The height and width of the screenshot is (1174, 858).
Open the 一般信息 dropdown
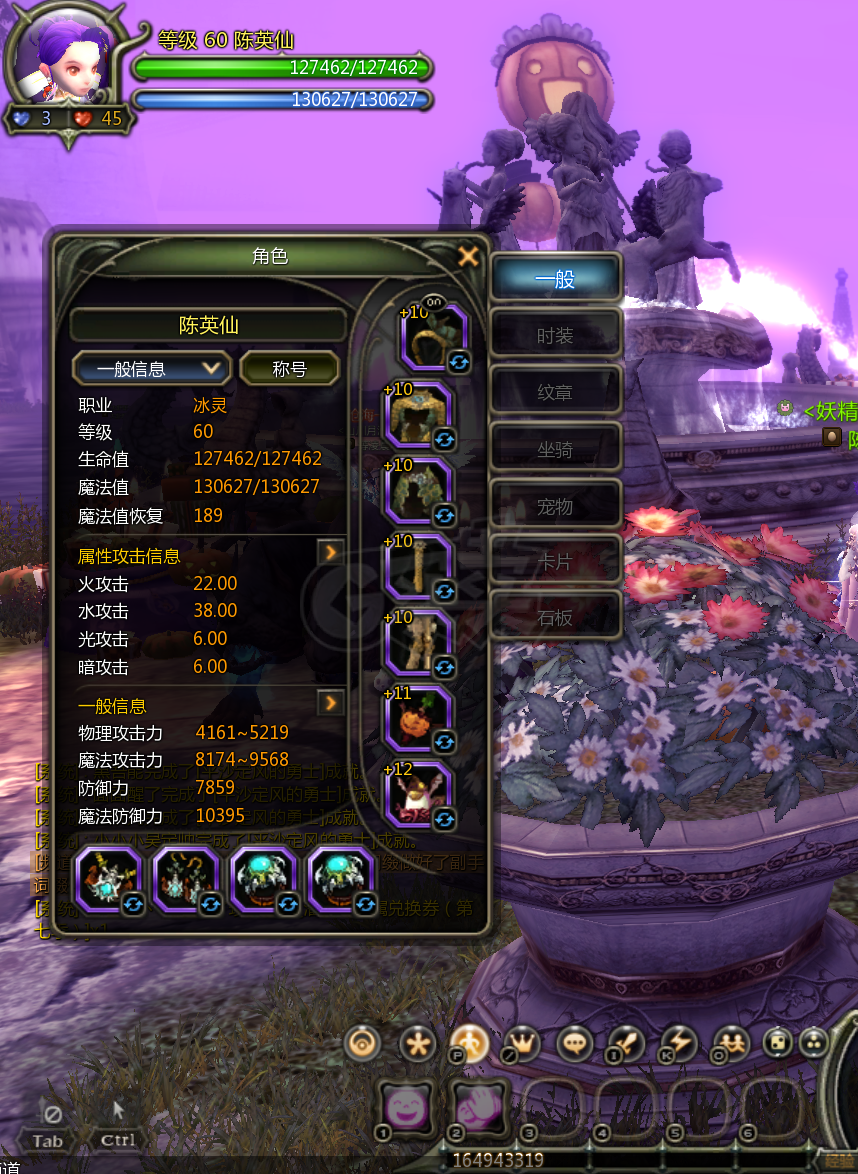151,369
